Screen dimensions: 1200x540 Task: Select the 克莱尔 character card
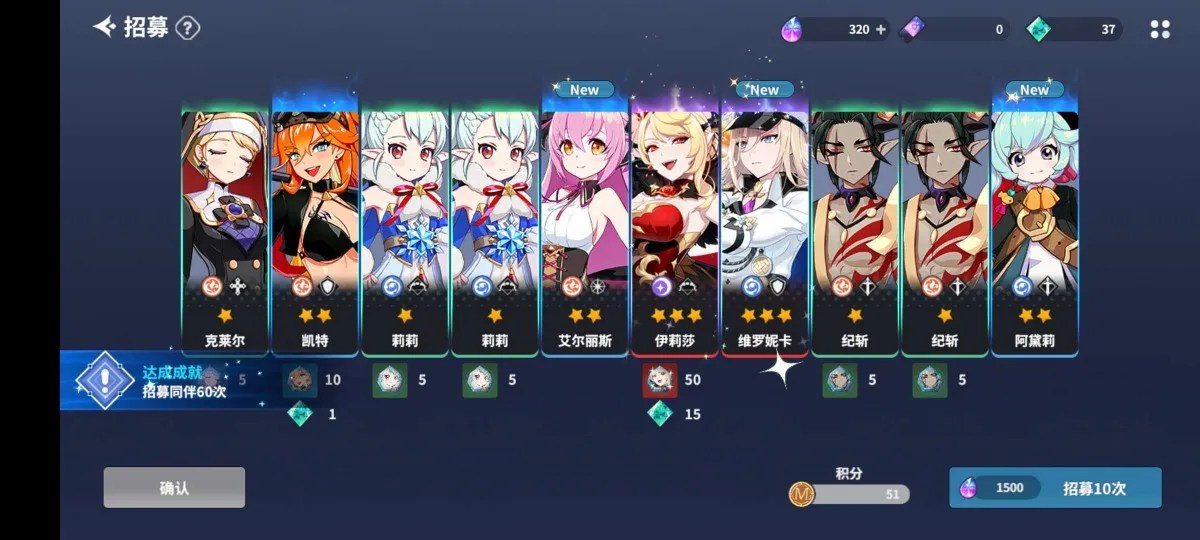coord(224,230)
